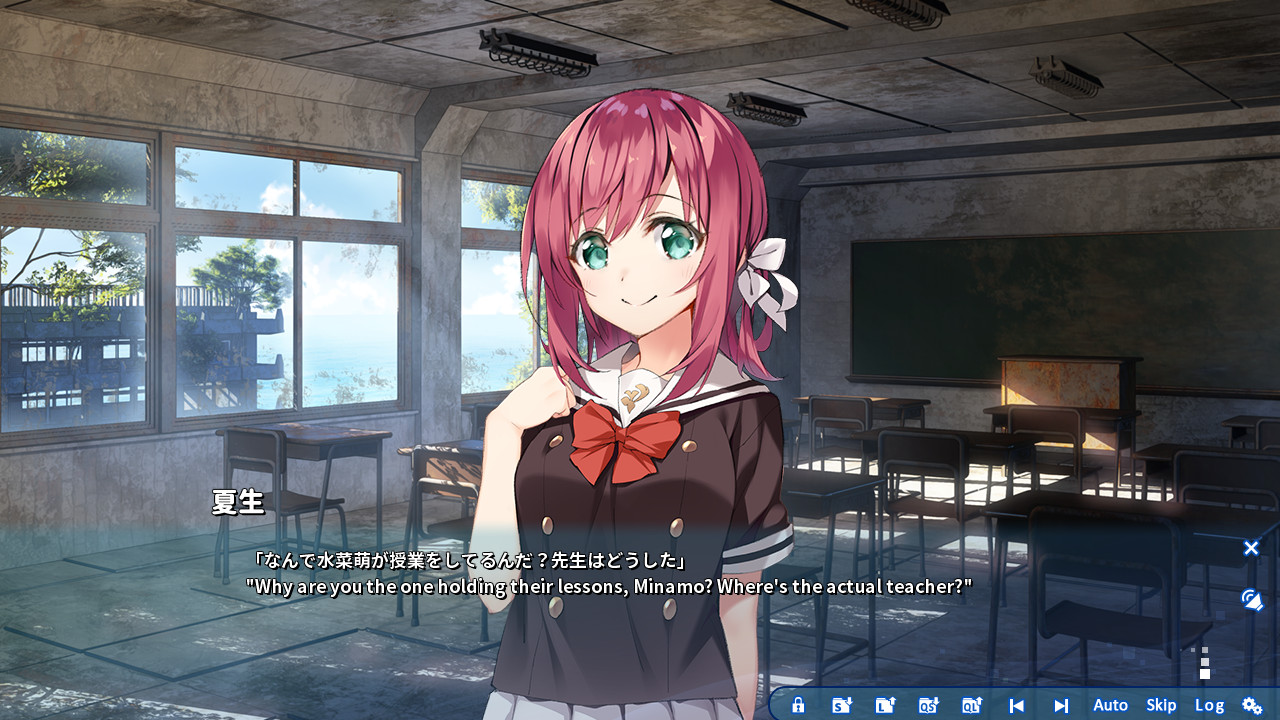
Task: Hide the message window with the X
Action: click(x=1251, y=548)
